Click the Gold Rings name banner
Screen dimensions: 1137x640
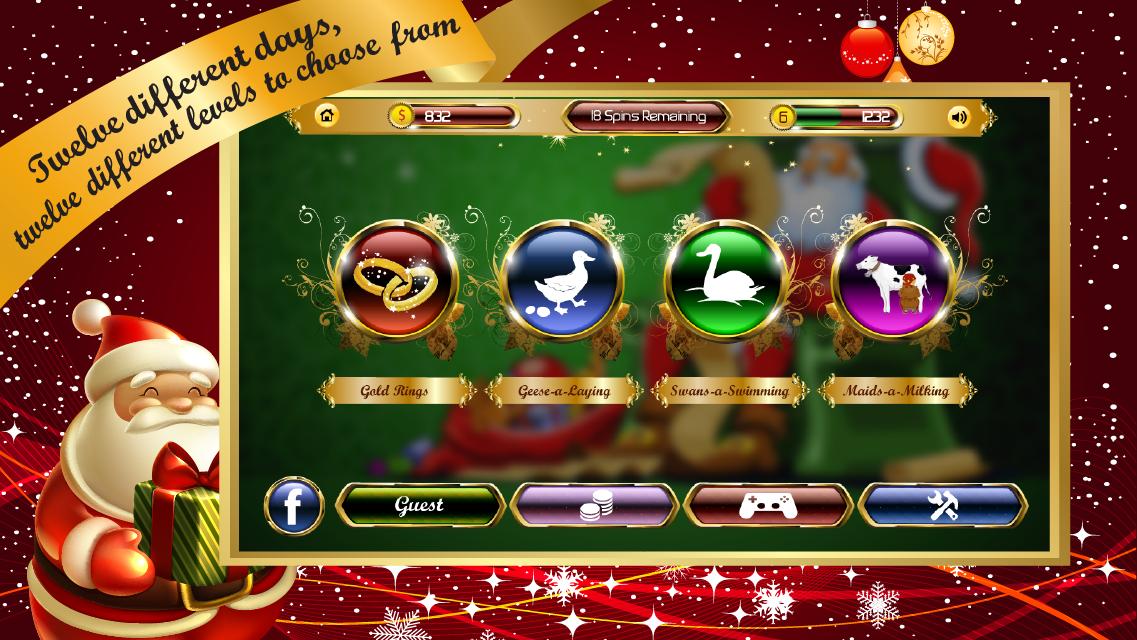tap(394, 391)
